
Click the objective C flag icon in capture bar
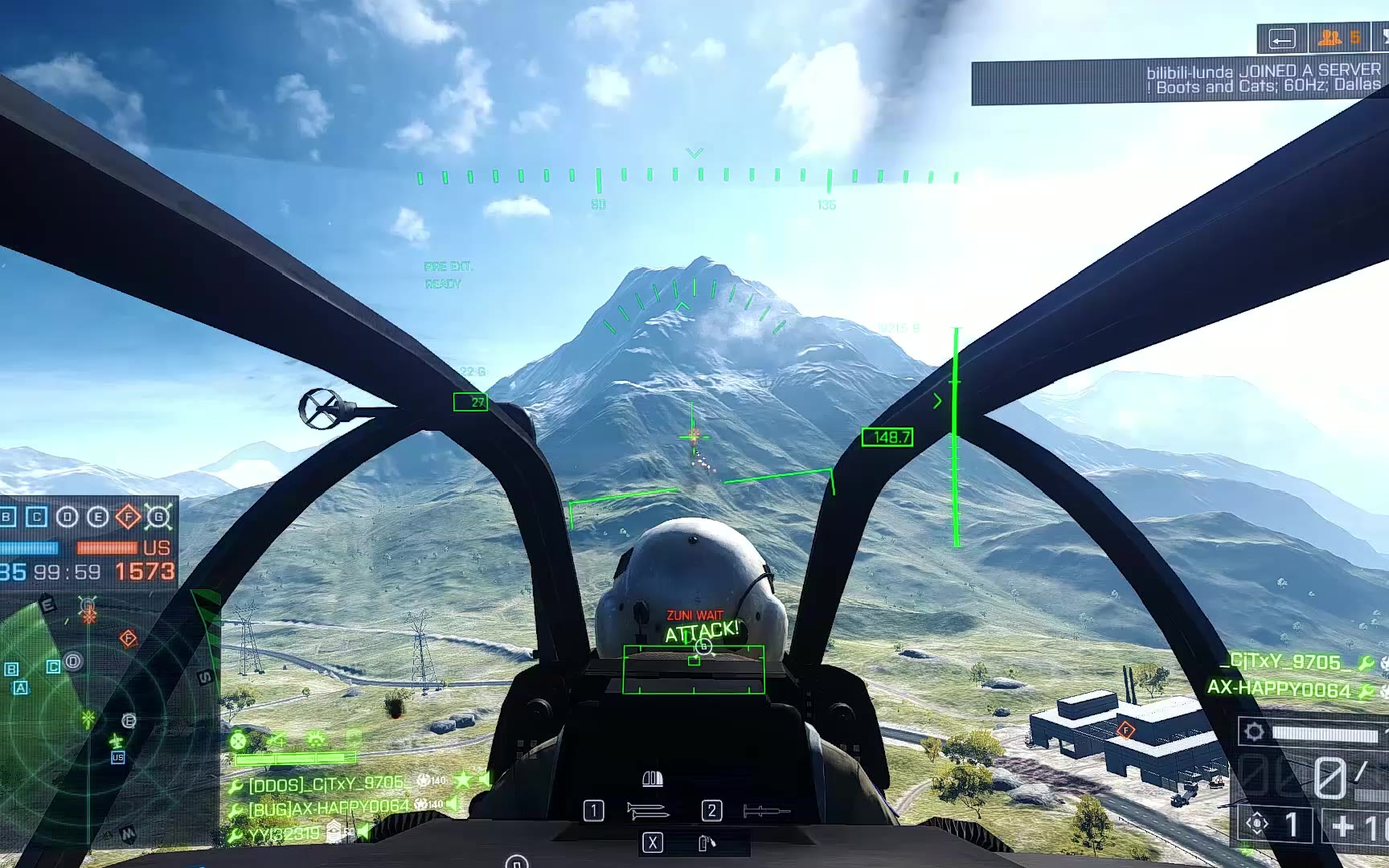pyautogui.click(x=37, y=517)
